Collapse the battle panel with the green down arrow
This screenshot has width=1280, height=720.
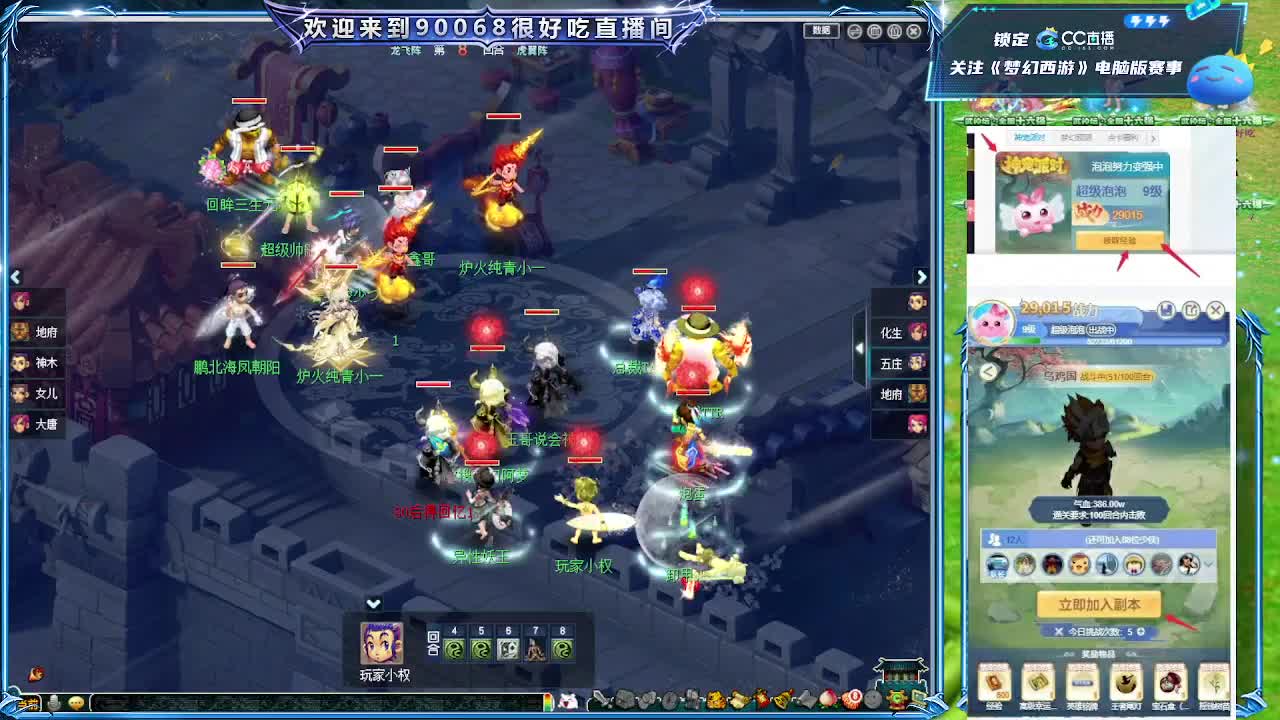tap(374, 602)
